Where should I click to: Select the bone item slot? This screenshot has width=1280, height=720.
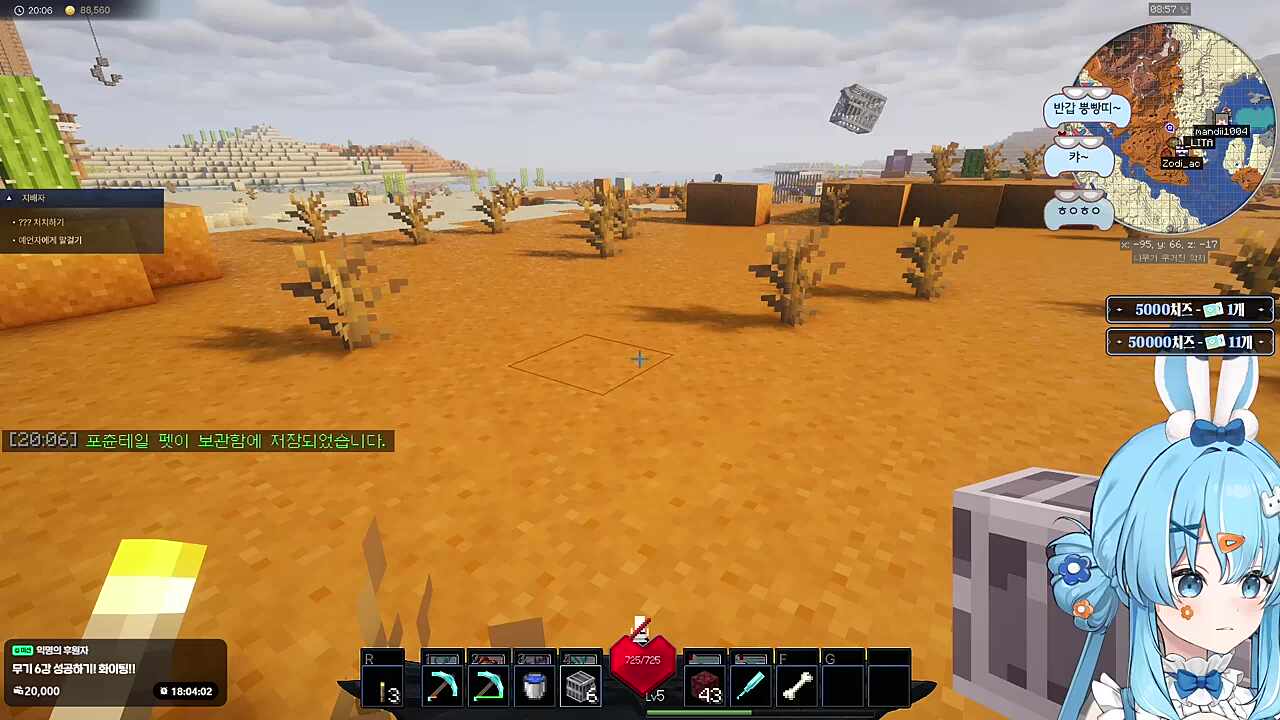pos(797,686)
